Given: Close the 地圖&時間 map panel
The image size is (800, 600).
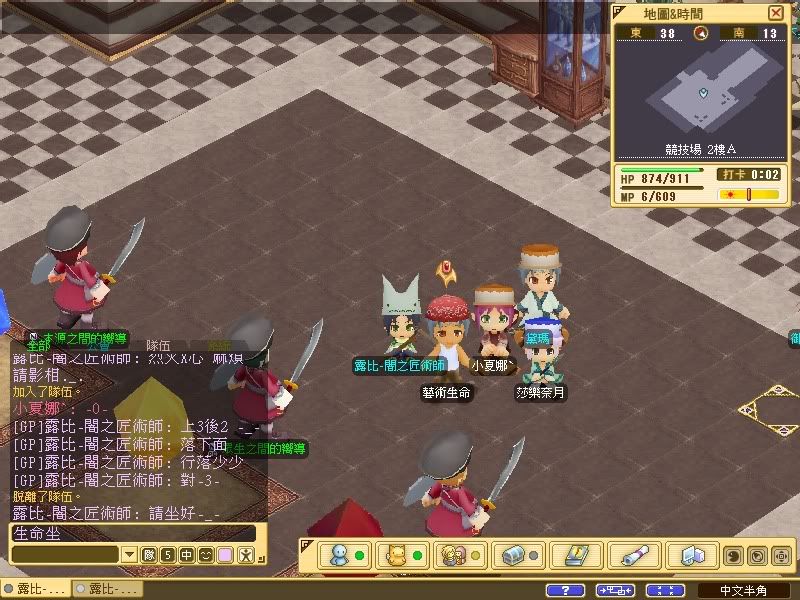Looking at the screenshot, I should tap(776, 13).
